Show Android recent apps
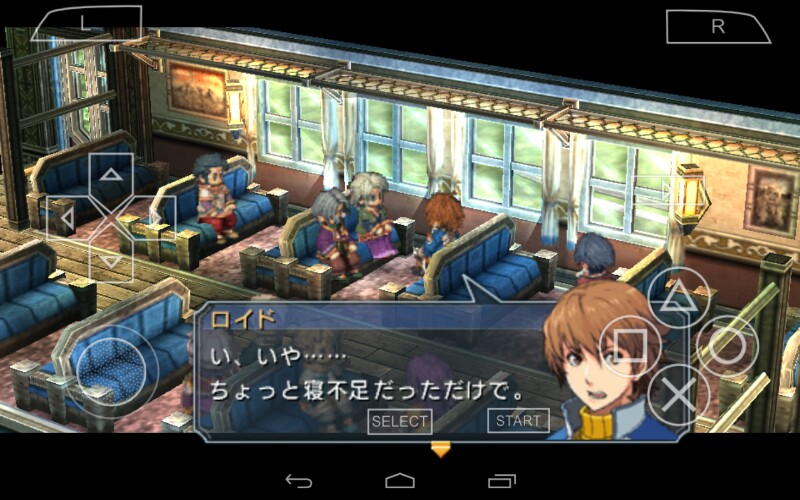Viewport: 800px width, 500px height. tap(502, 480)
